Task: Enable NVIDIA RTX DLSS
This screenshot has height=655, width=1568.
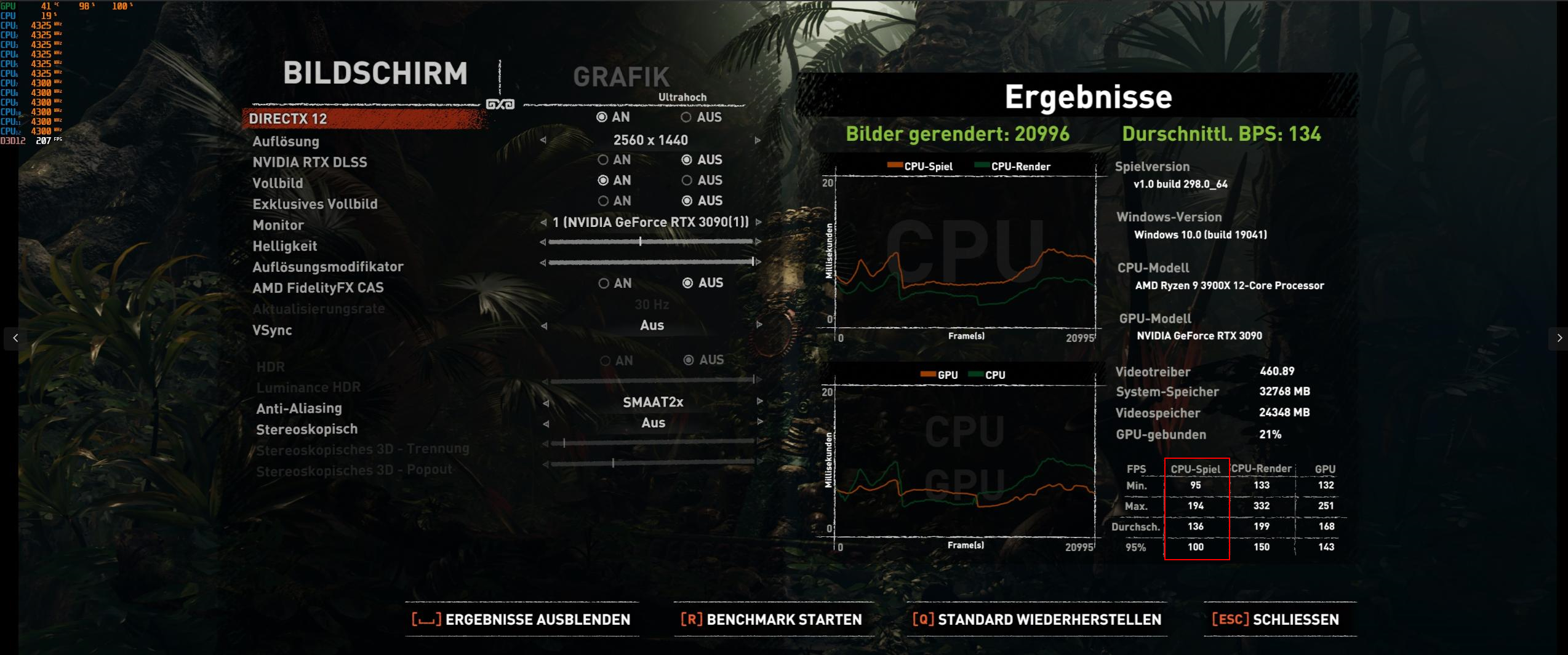Action: pyautogui.click(x=602, y=160)
